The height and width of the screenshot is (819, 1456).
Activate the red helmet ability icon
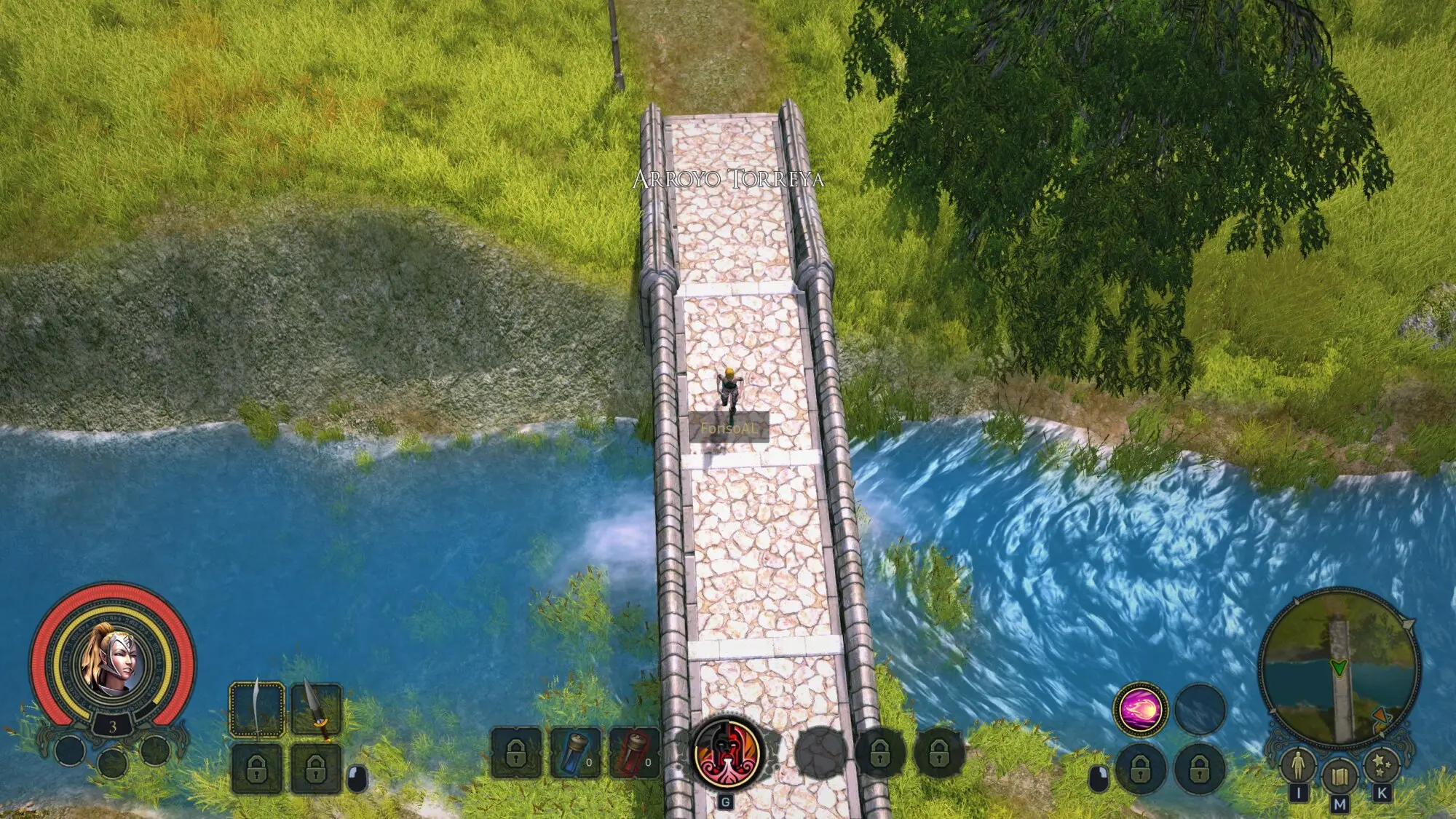(x=727, y=752)
